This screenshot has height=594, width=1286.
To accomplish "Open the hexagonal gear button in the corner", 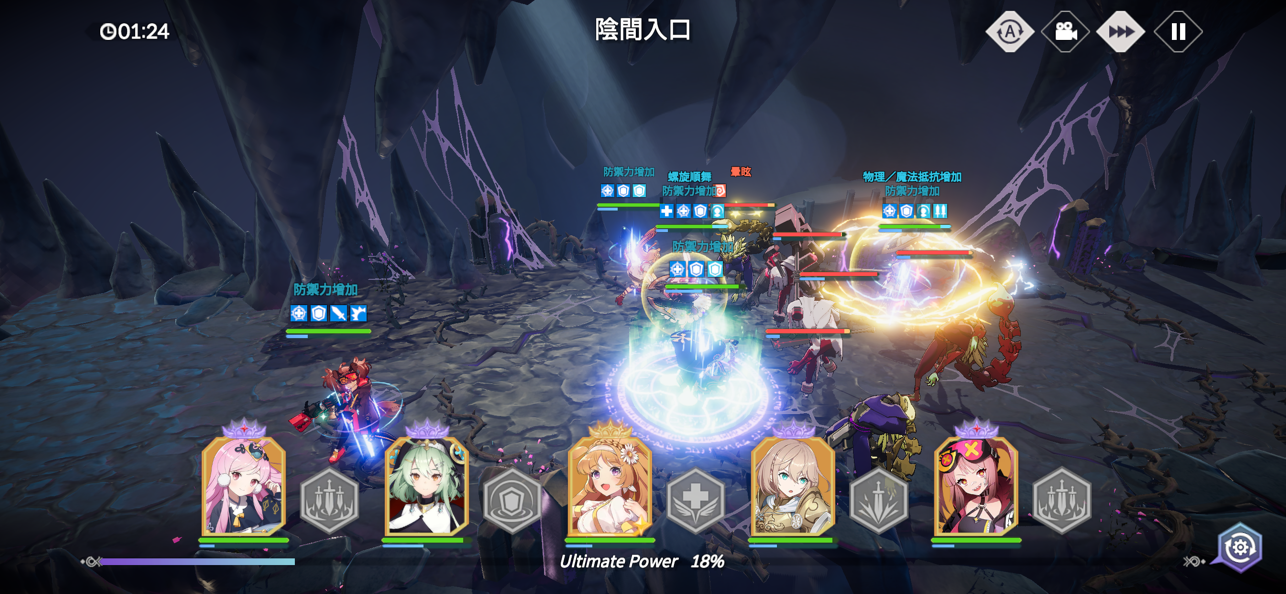I will (1240, 547).
